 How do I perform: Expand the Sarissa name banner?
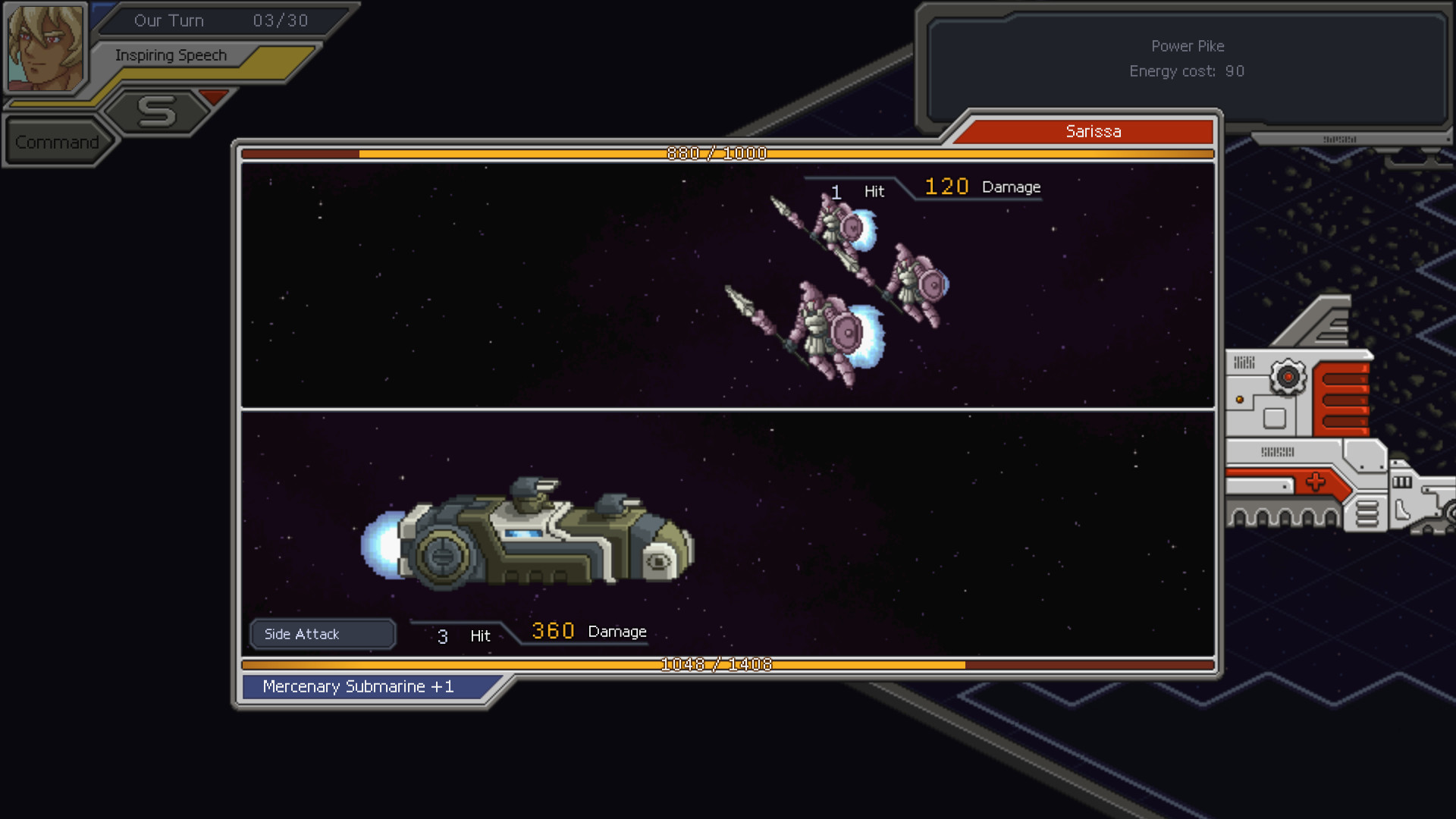(x=1094, y=130)
